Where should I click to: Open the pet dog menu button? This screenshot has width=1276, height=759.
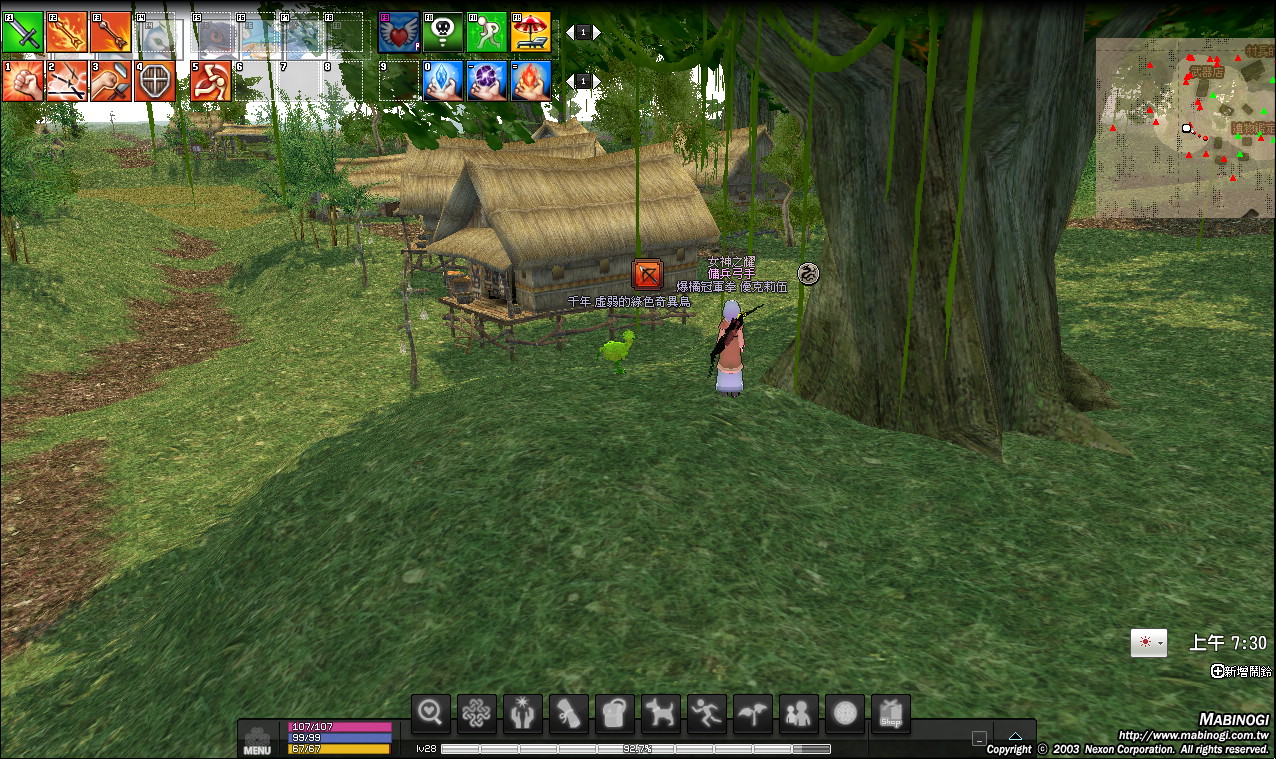[661, 712]
